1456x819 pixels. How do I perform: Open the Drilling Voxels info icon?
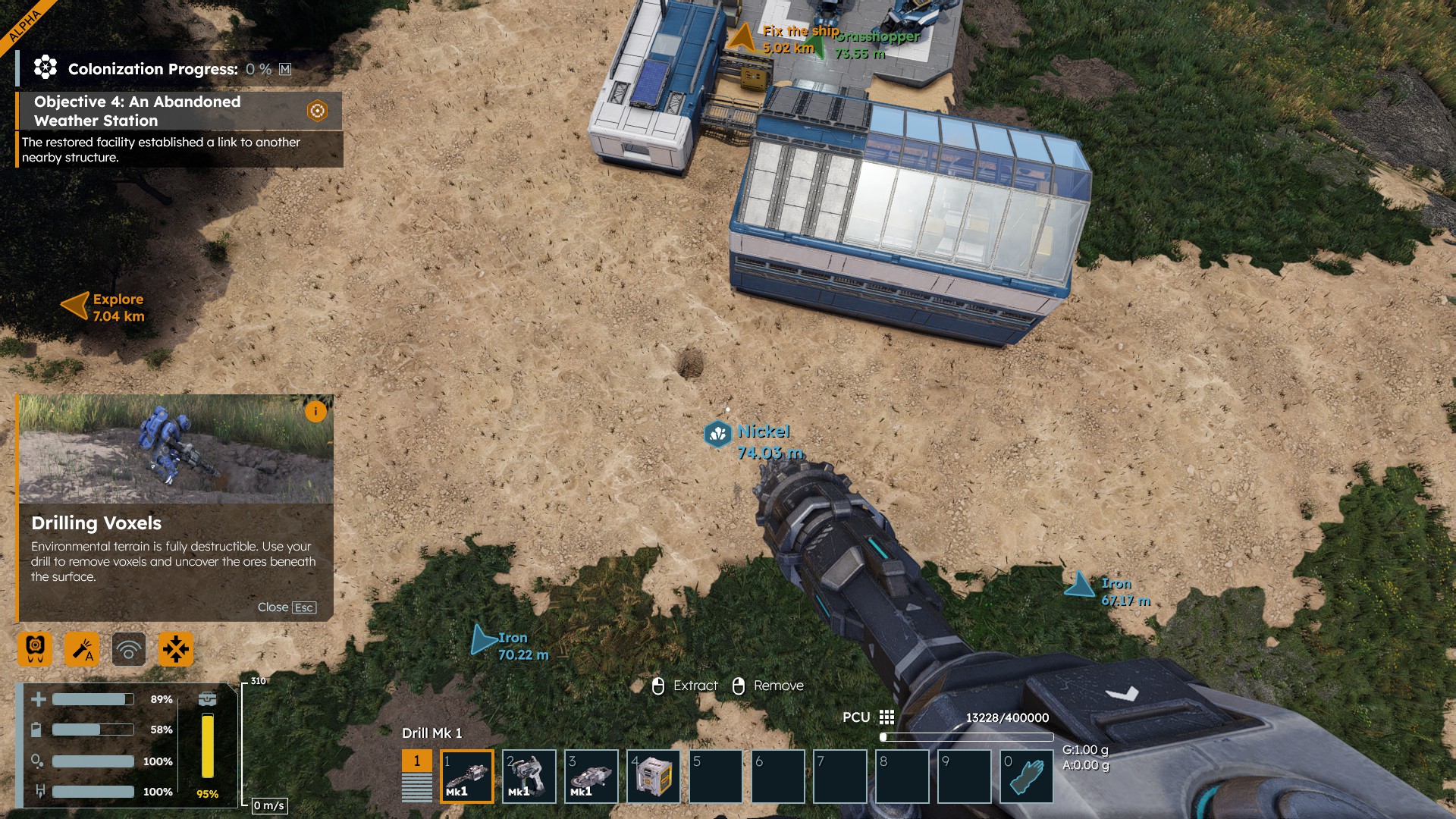point(315,411)
